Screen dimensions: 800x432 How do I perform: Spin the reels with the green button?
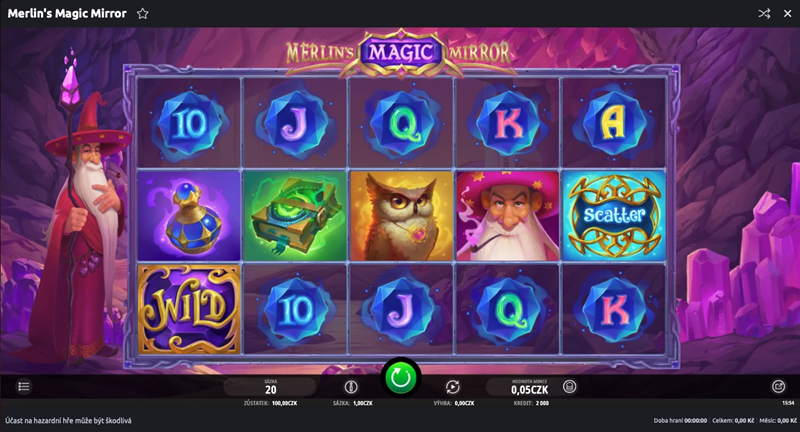pyautogui.click(x=400, y=379)
